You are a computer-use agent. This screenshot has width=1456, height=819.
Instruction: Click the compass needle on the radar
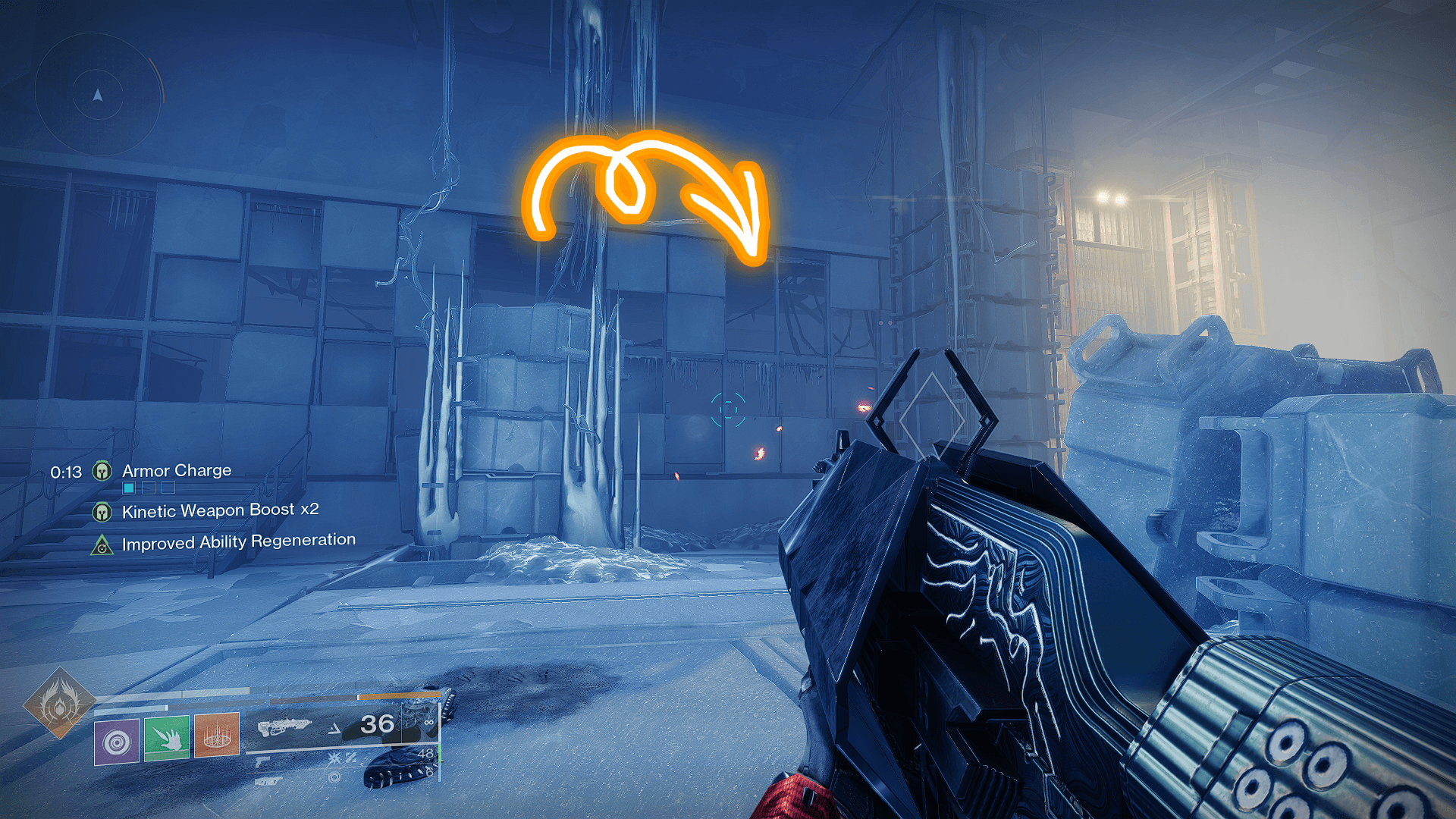(97, 94)
